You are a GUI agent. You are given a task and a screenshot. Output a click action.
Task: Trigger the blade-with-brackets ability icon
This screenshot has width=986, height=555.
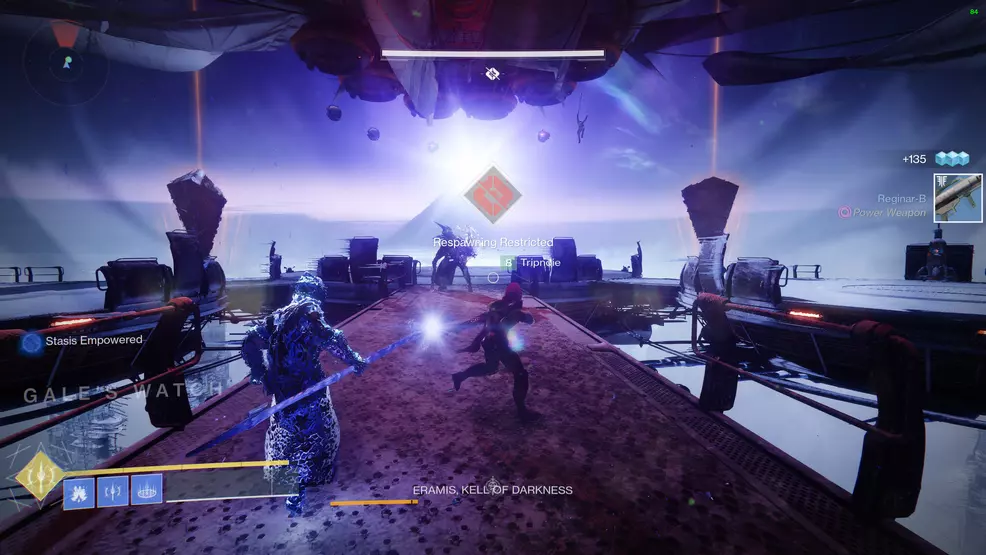(113, 491)
